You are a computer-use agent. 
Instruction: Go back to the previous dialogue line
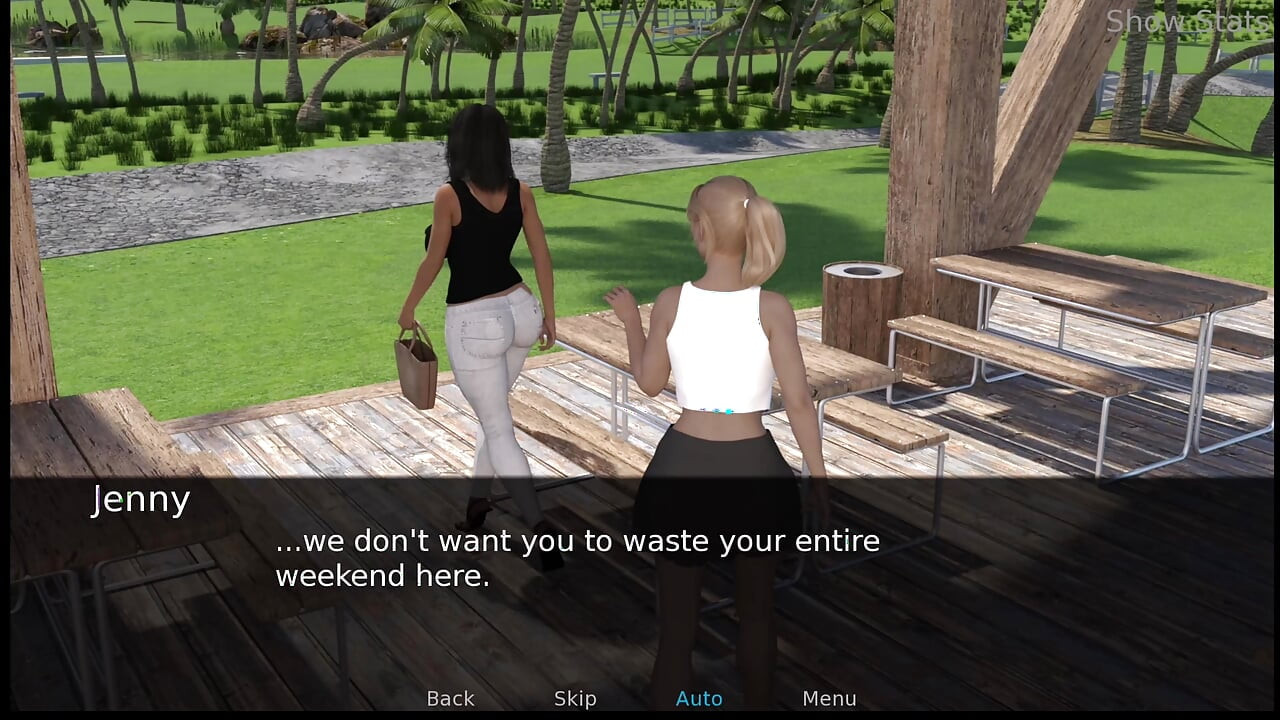tap(450, 699)
